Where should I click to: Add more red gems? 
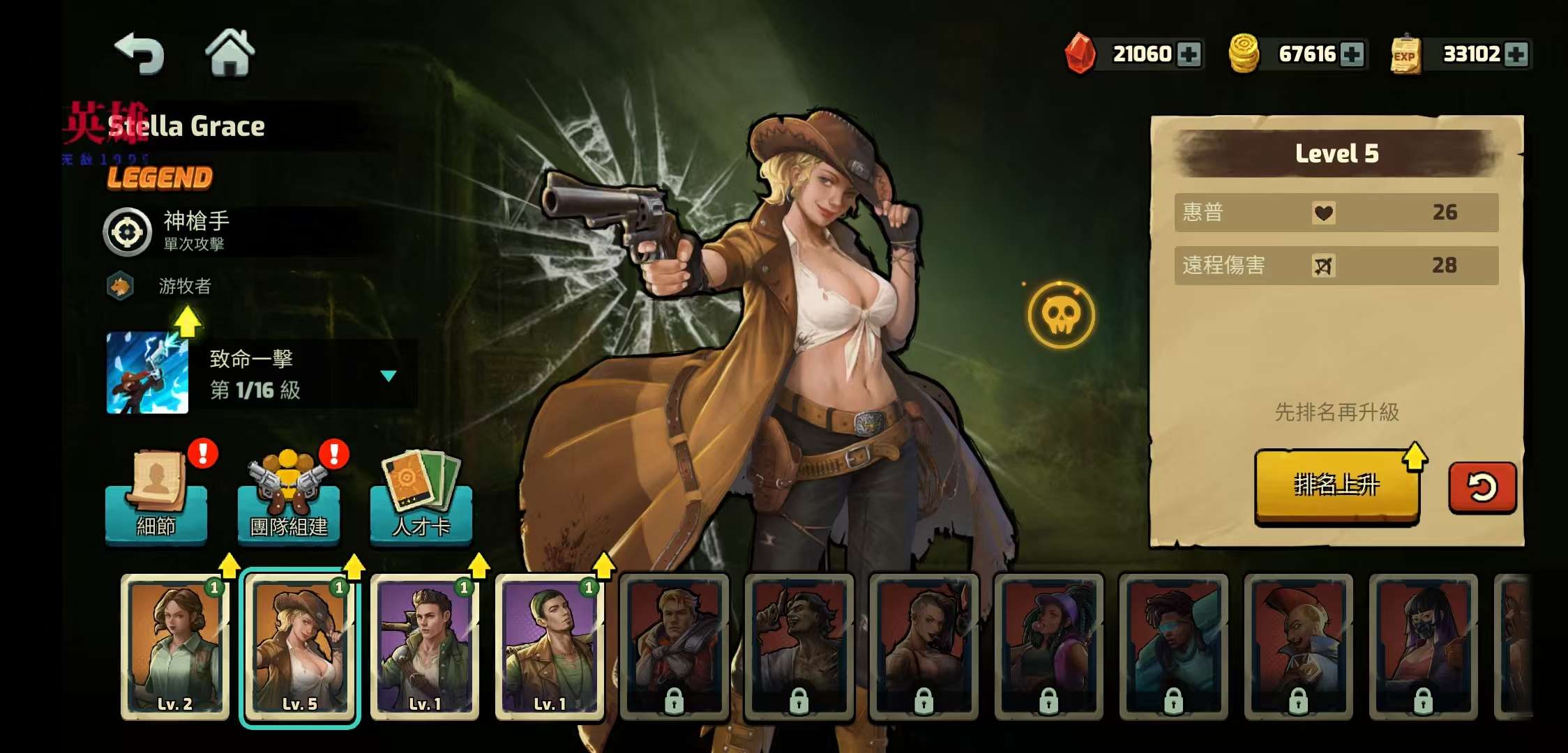(1189, 54)
